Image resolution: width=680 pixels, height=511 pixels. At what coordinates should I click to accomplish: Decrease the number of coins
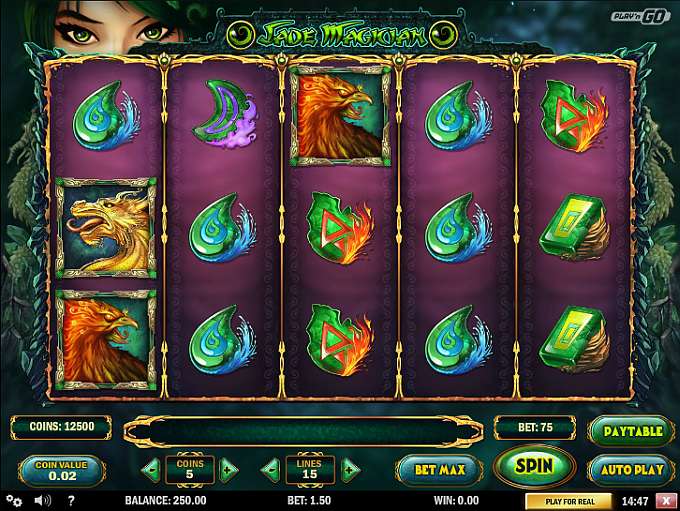151,468
